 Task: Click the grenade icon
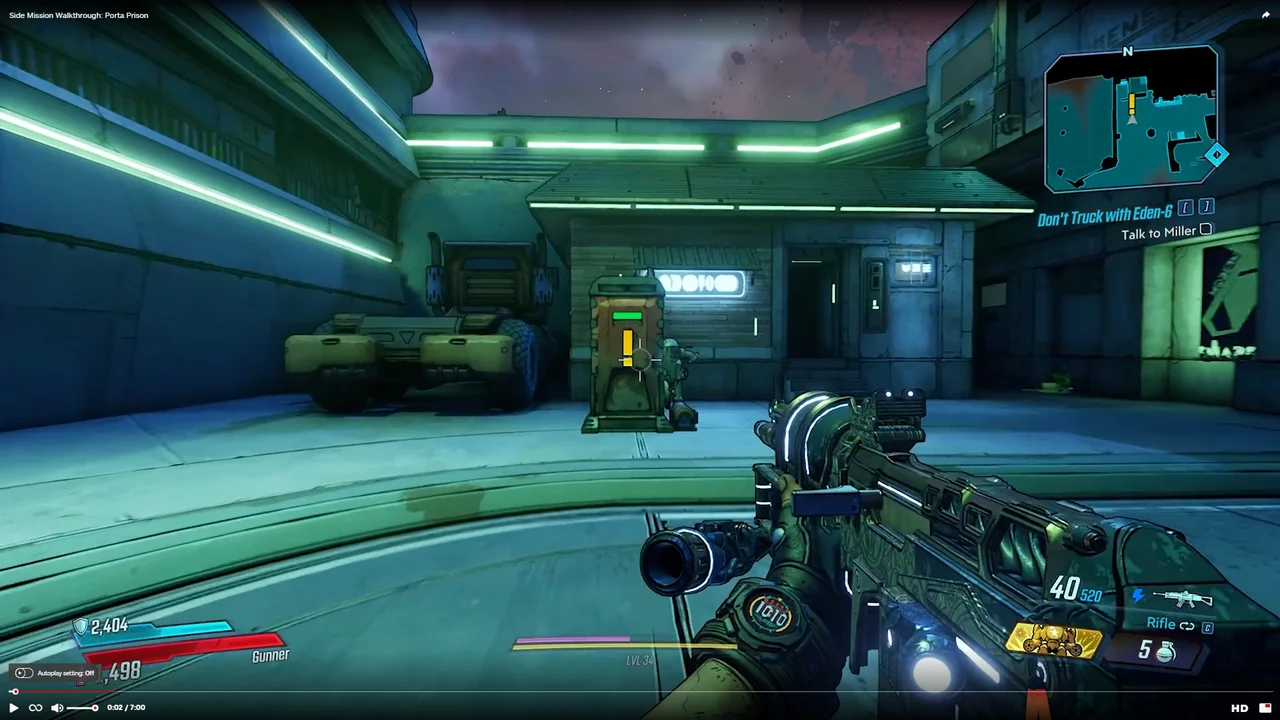coord(1165,652)
